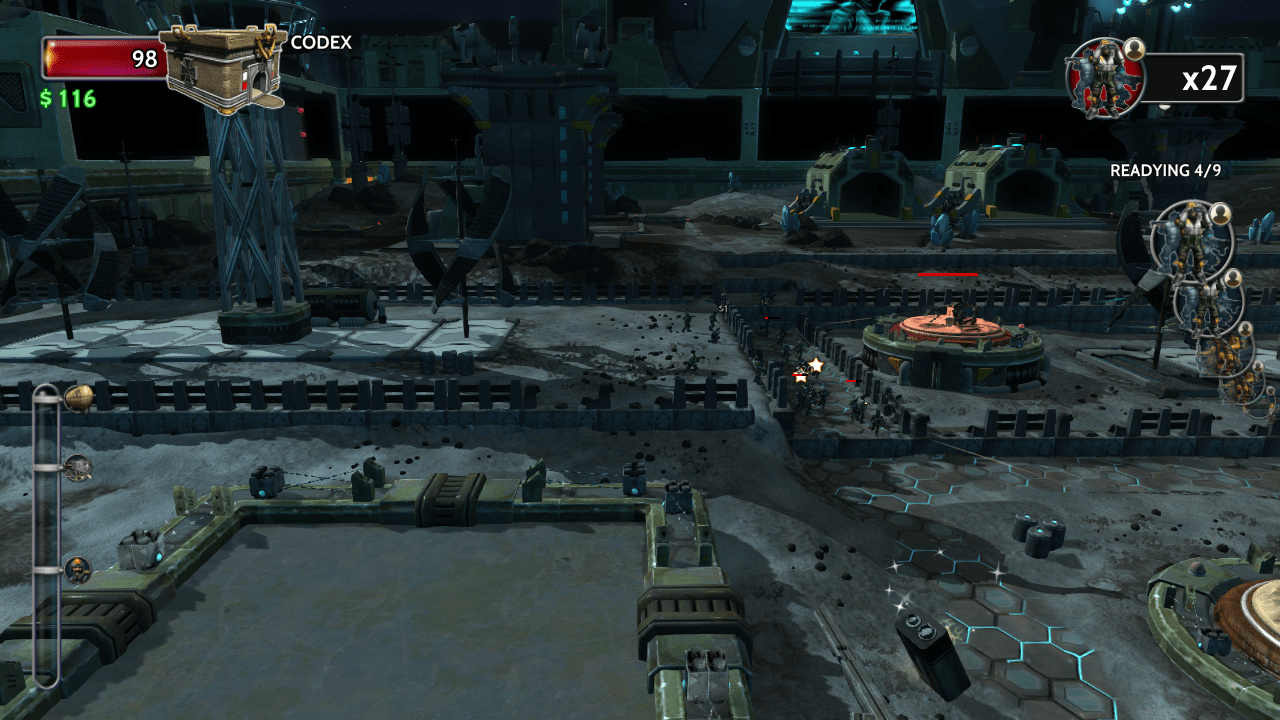Select the soldier marker on wave meter
1280x720 pixels.
click(x=78, y=570)
